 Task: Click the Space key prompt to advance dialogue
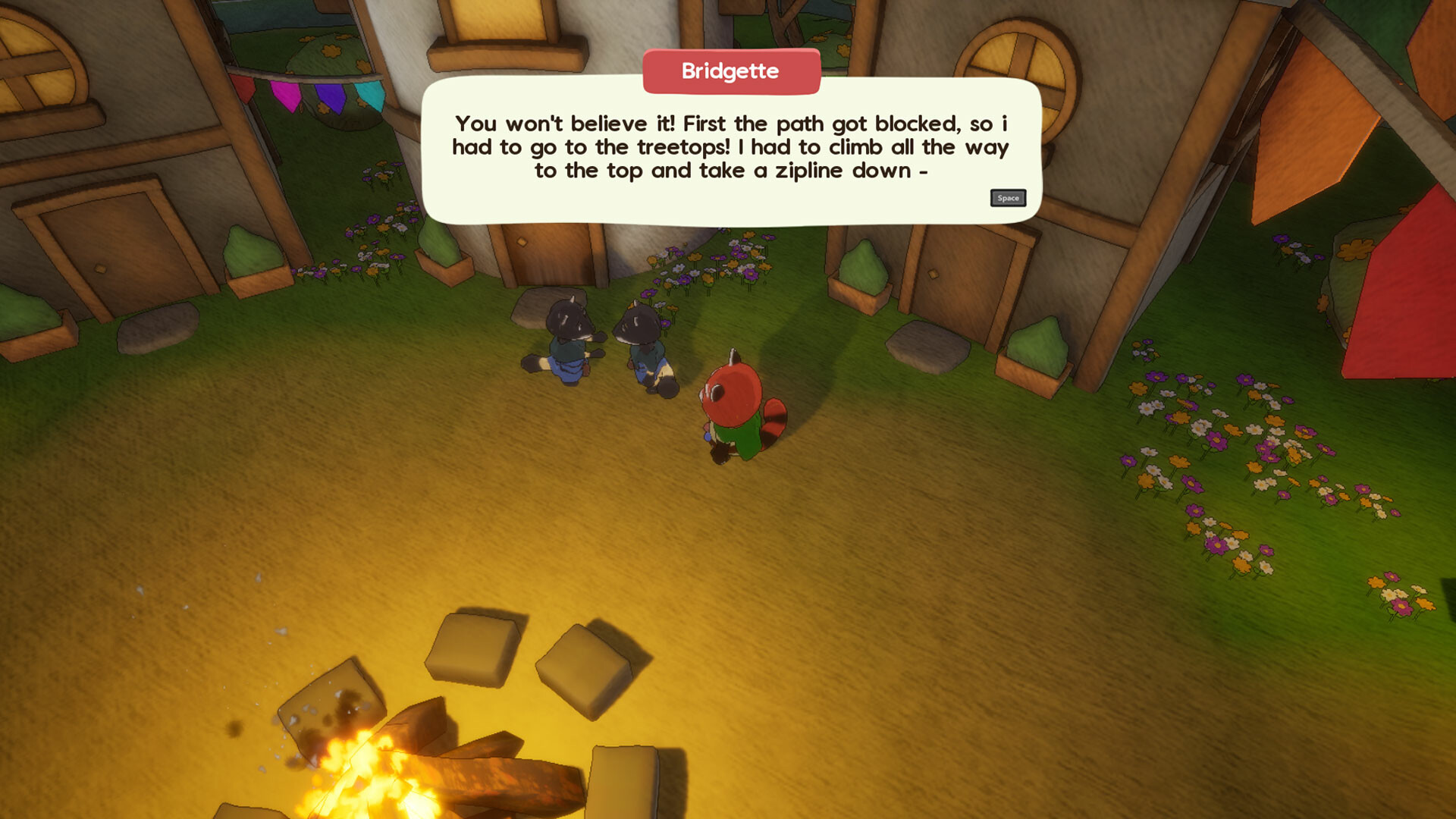tap(1008, 198)
